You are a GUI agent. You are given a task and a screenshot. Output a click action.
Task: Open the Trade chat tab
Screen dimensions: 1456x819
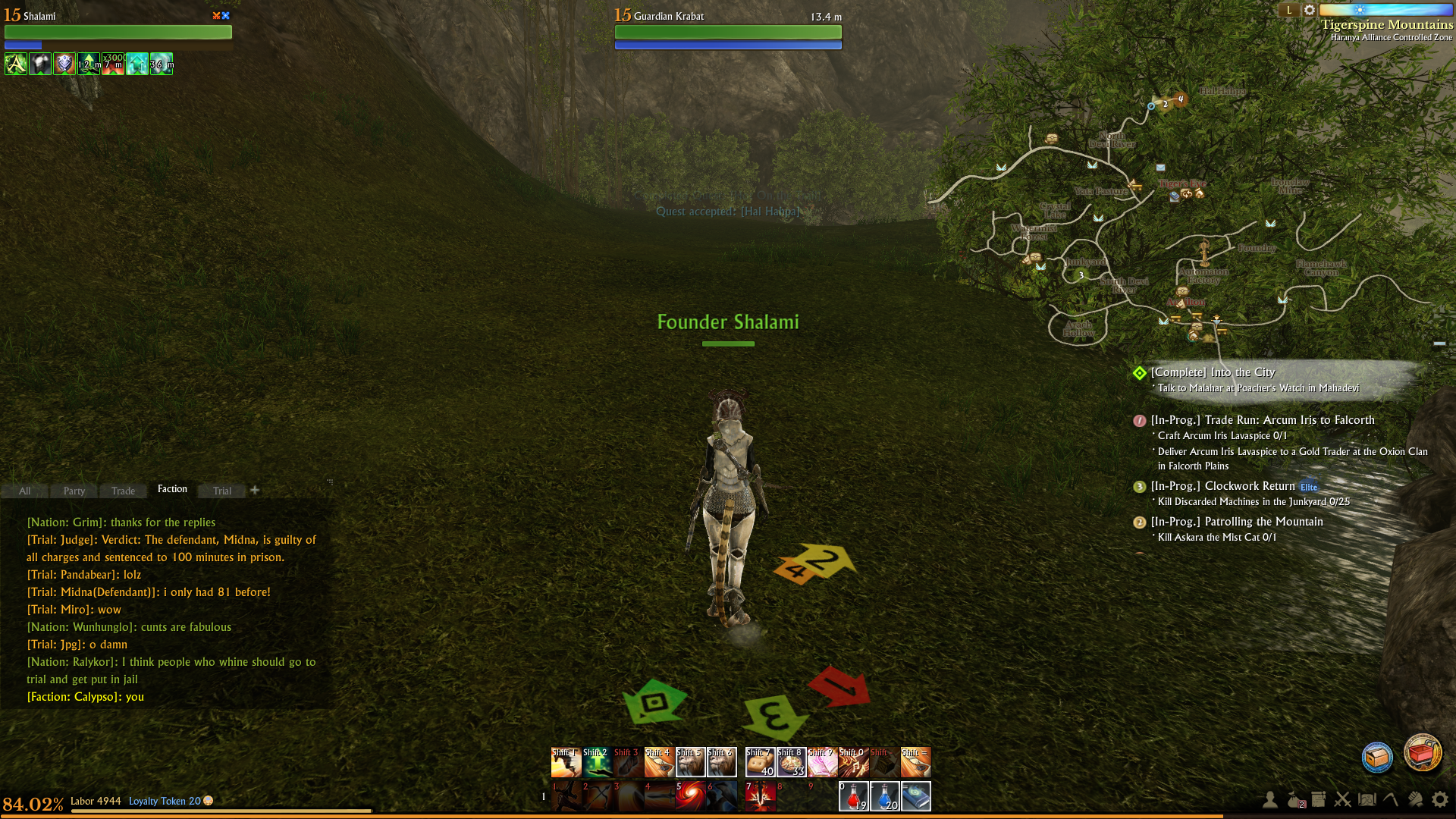[123, 491]
